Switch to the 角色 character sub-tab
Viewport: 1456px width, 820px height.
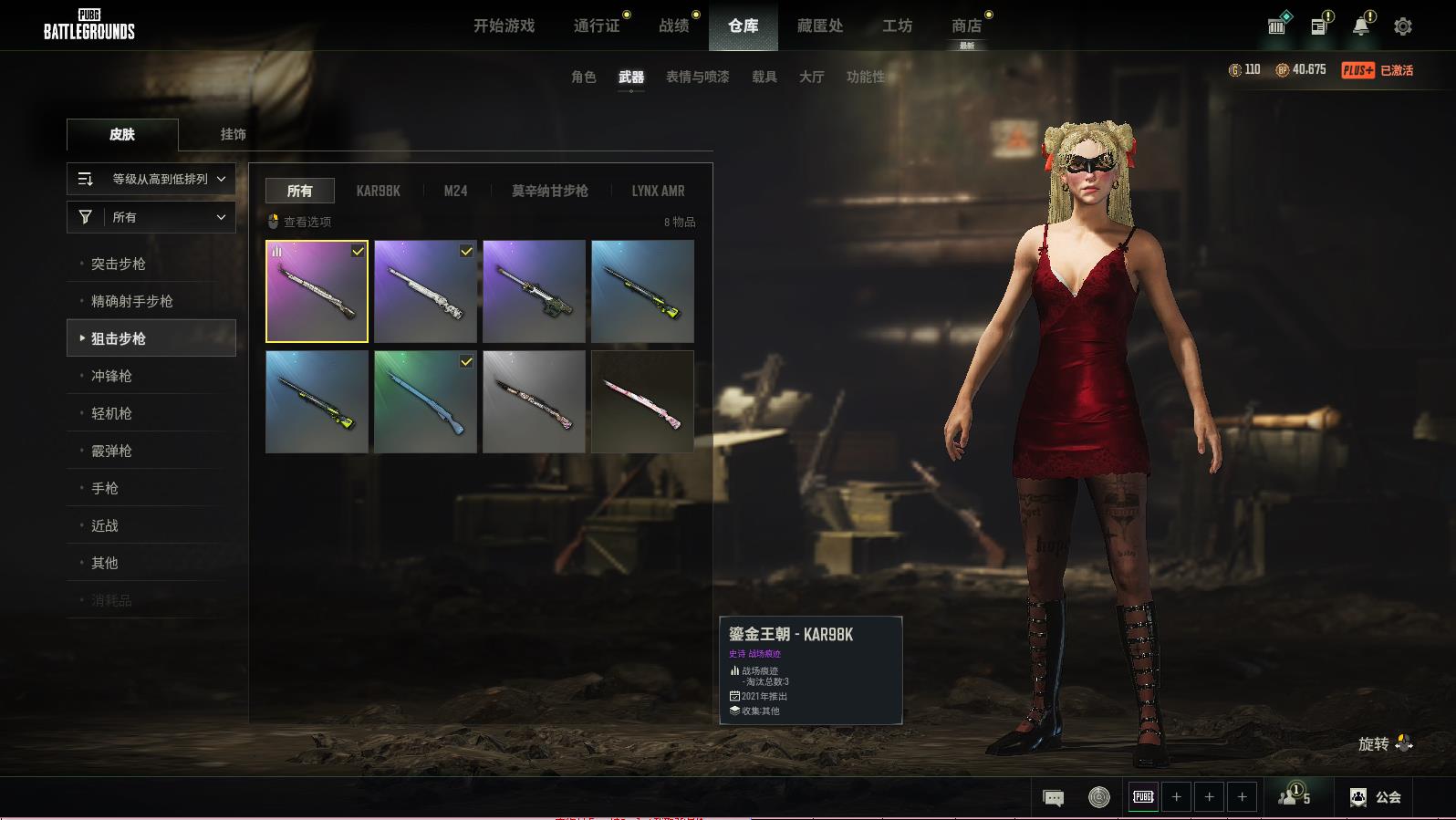point(583,77)
